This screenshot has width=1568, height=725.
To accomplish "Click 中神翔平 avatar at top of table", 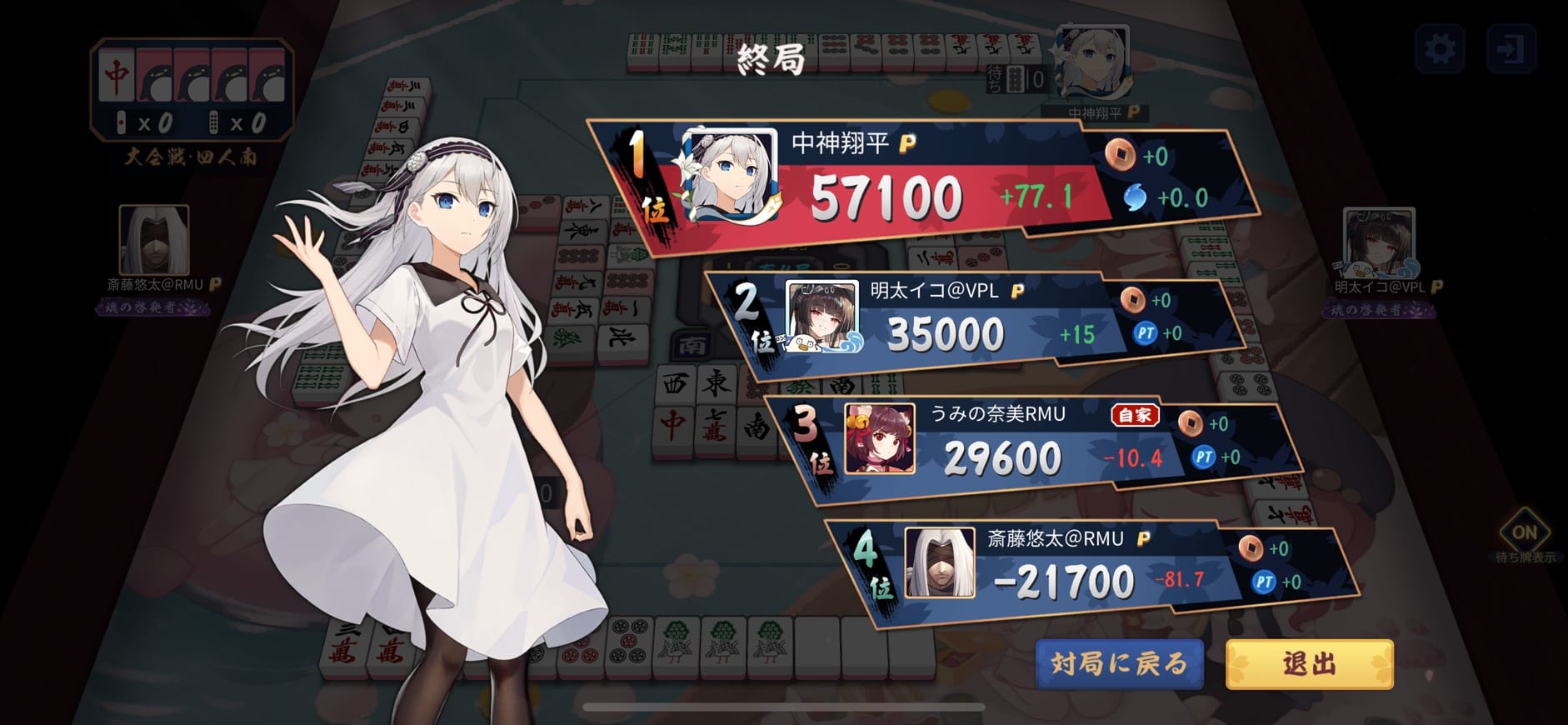I will coord(1091,62).
